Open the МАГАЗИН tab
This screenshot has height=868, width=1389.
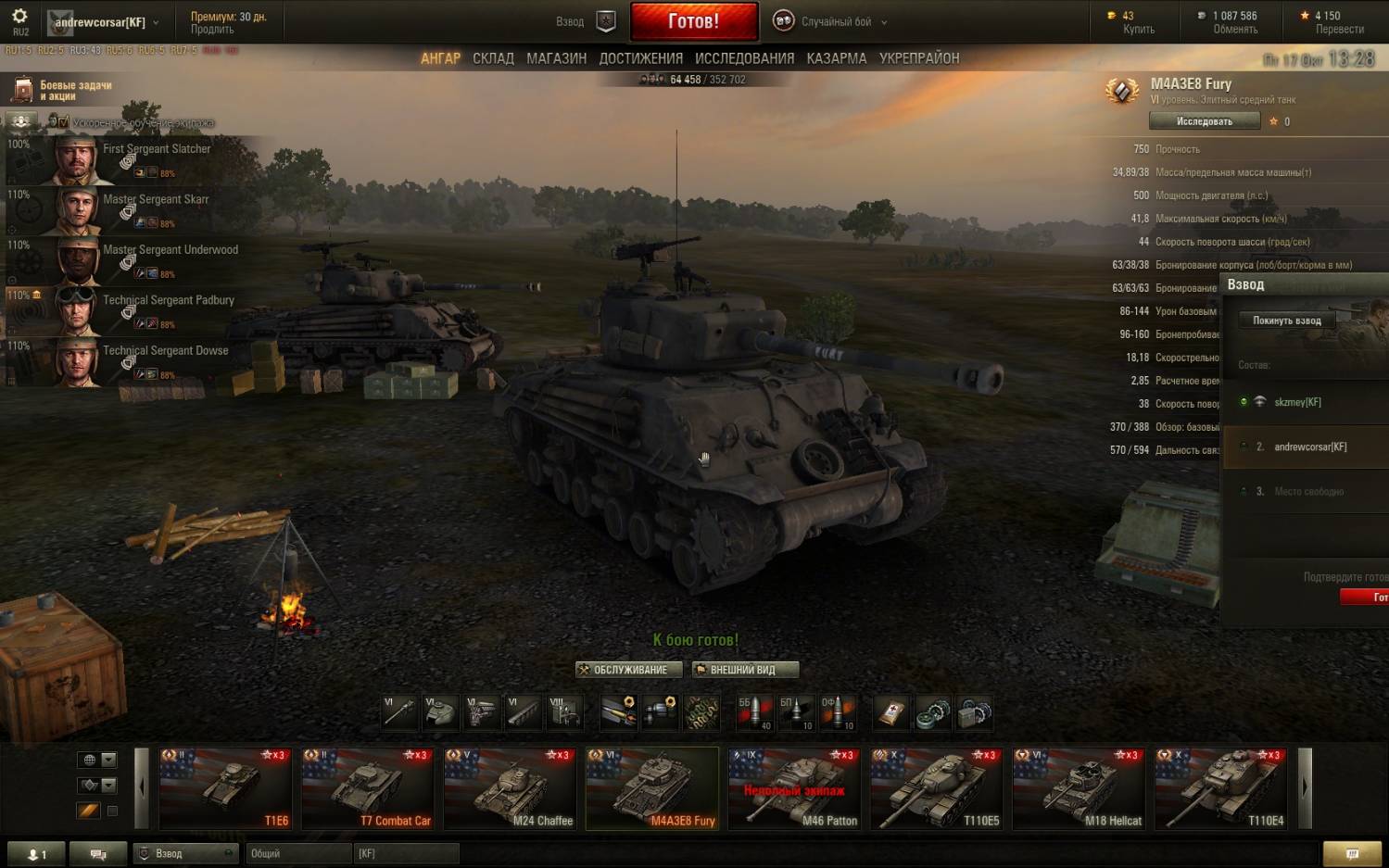(556, 58)
